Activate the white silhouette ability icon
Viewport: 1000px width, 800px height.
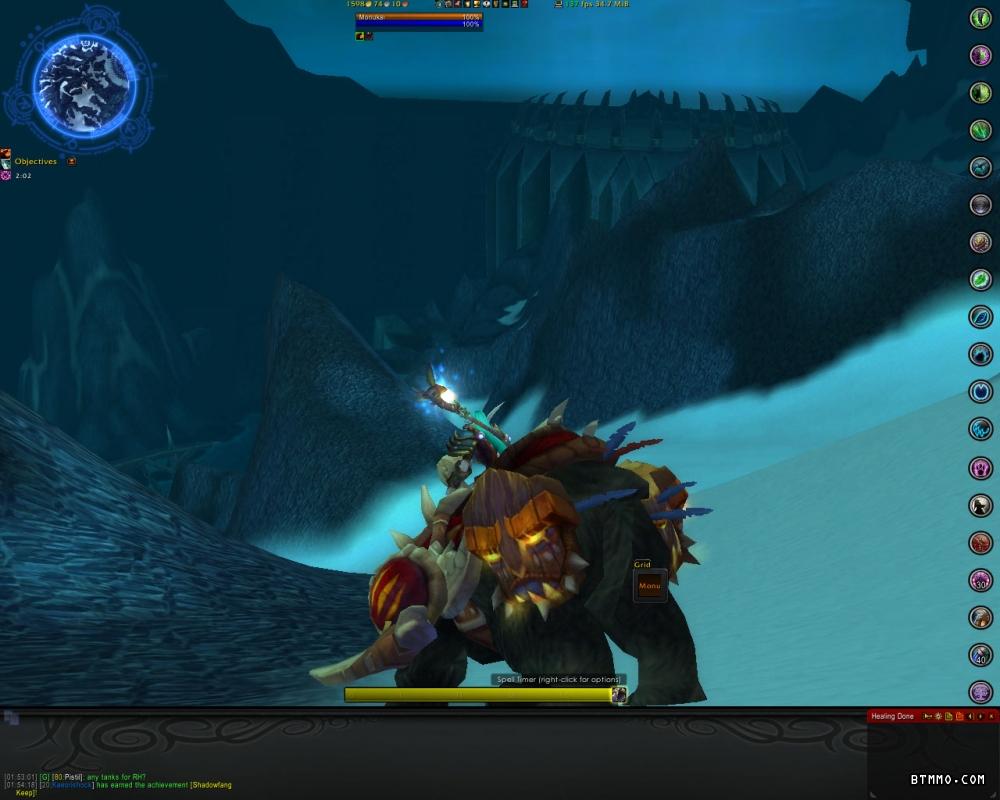tap(981, 506)
